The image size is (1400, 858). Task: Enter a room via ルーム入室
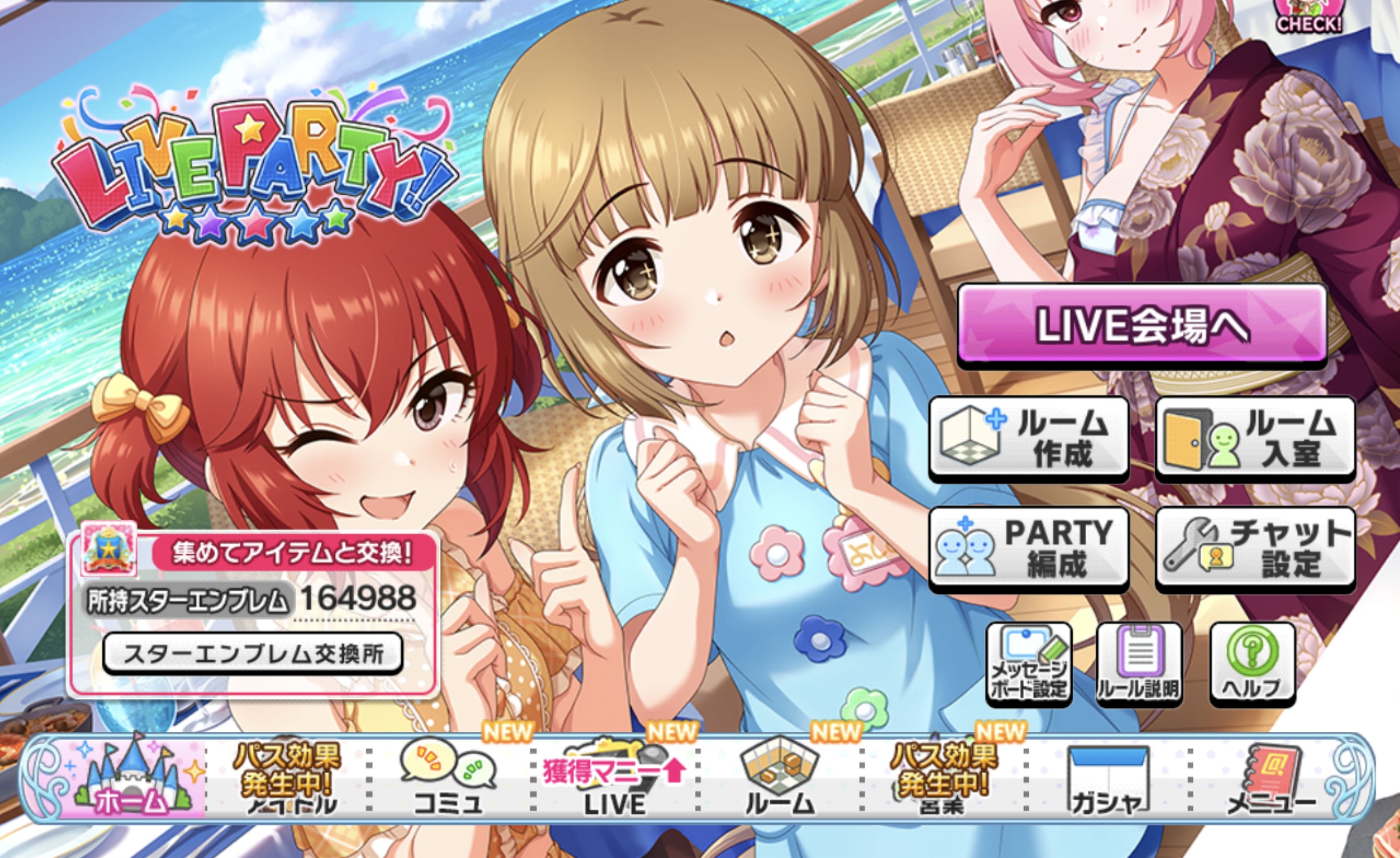[1255, 438]
